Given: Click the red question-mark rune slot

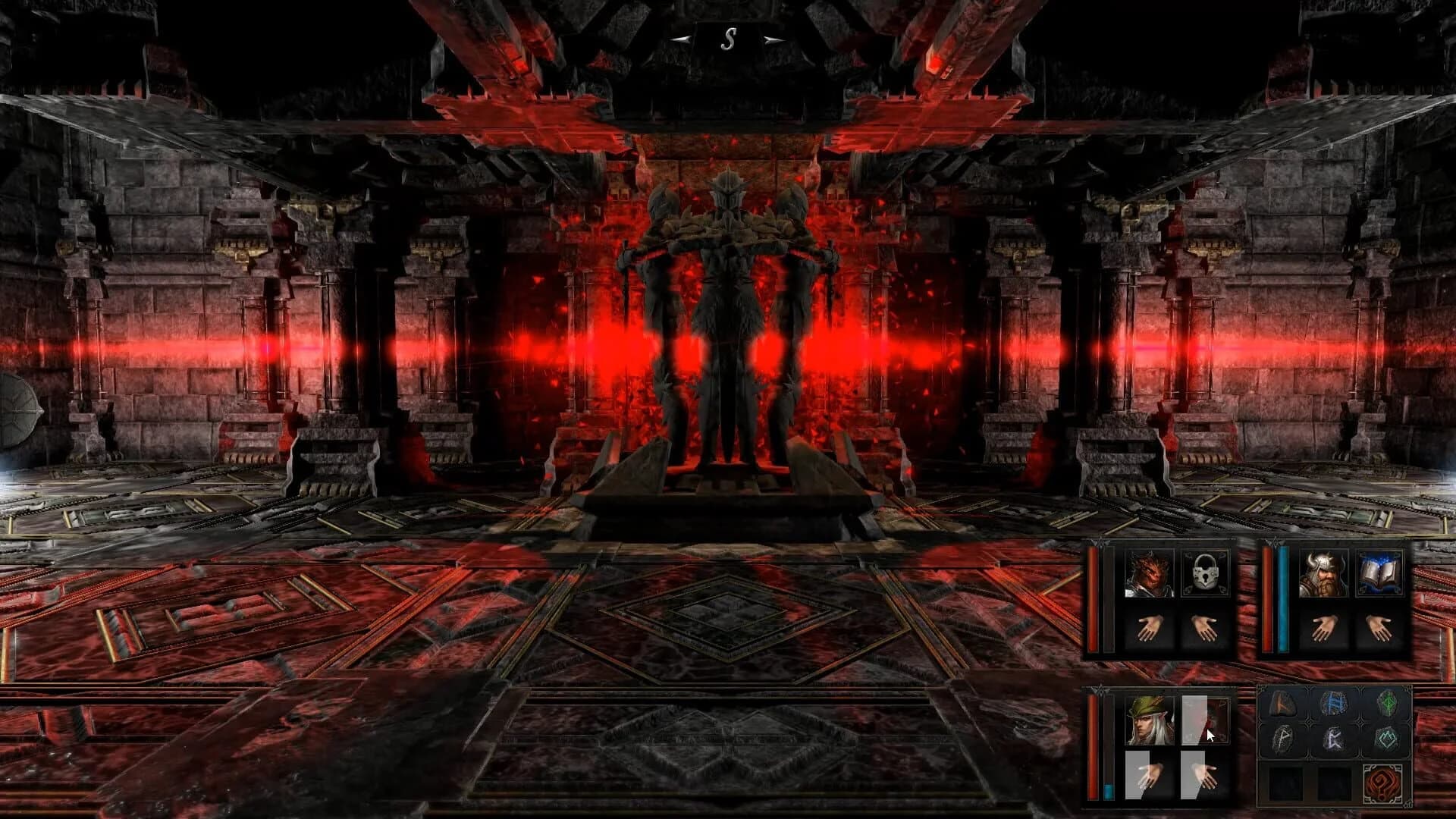Looking at the screenshot, I should coord(1384,783).
